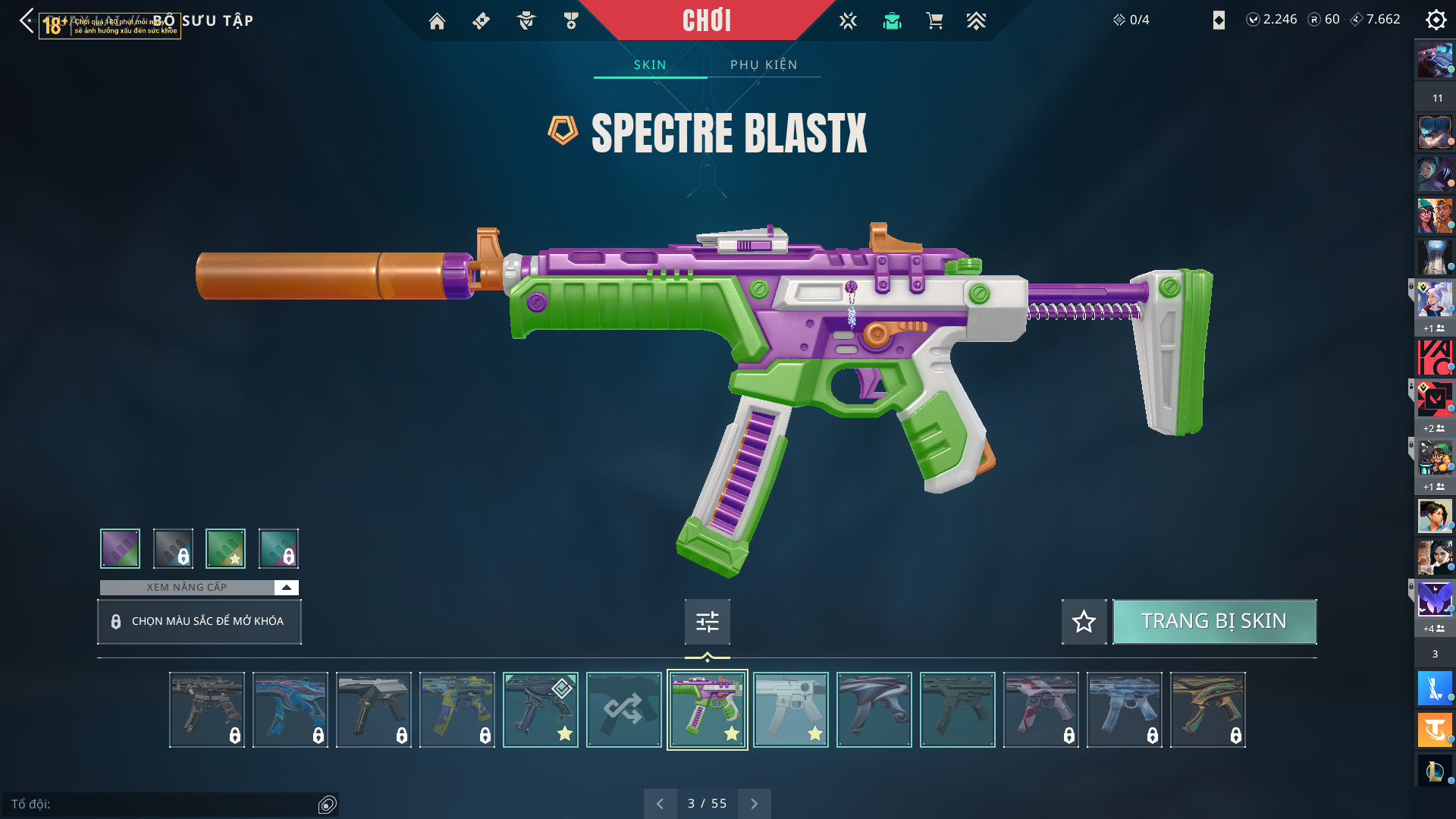Viewport: 1456px width, 819px height.
Task: Choose the locked gray color variant swatch
Action: click(x=173, y=548)
